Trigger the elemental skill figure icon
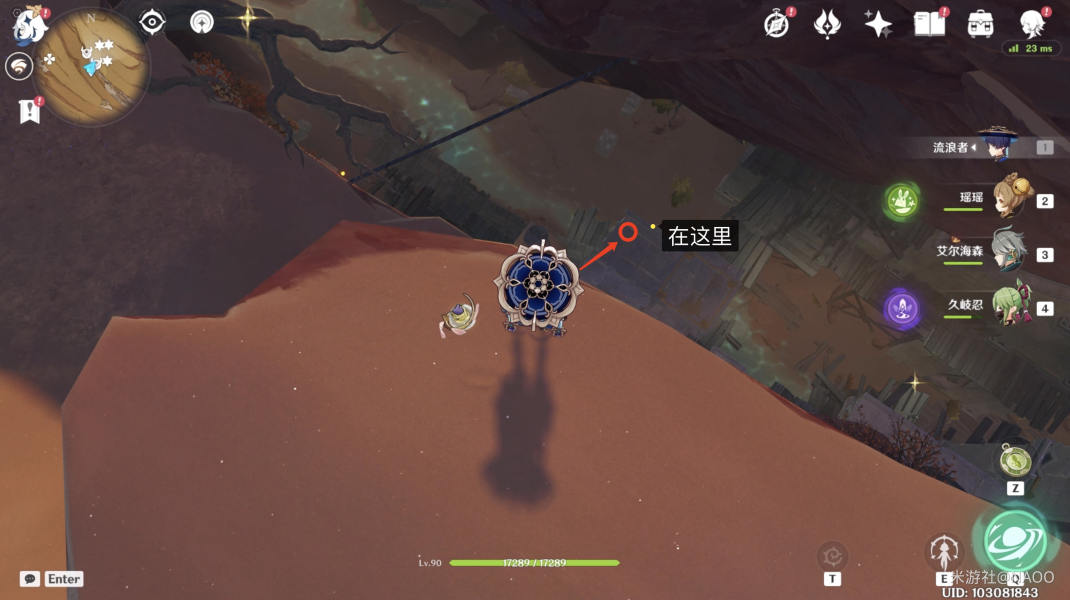 [943, 551]
